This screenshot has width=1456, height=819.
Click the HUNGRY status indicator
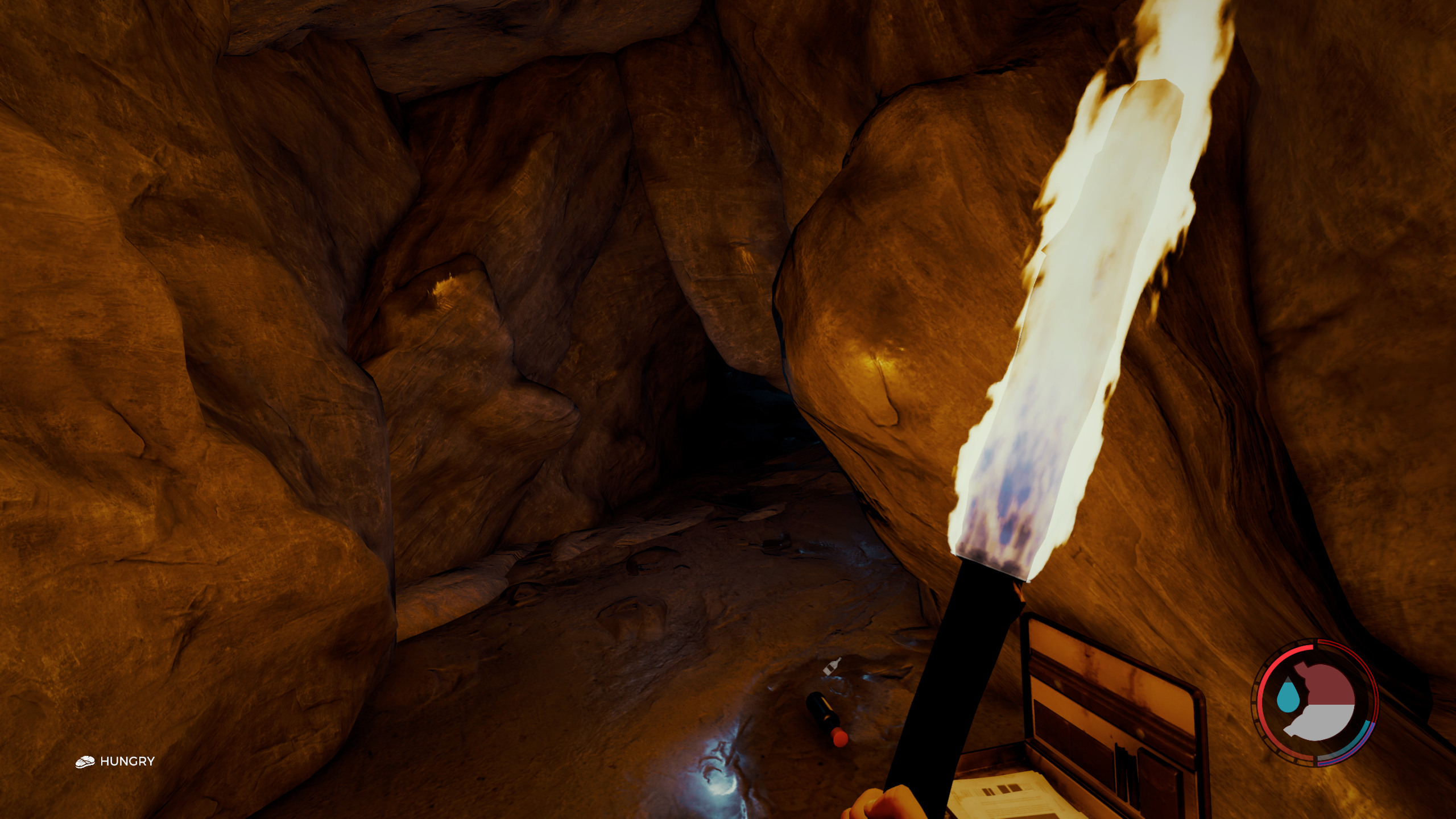pos(115,762)
